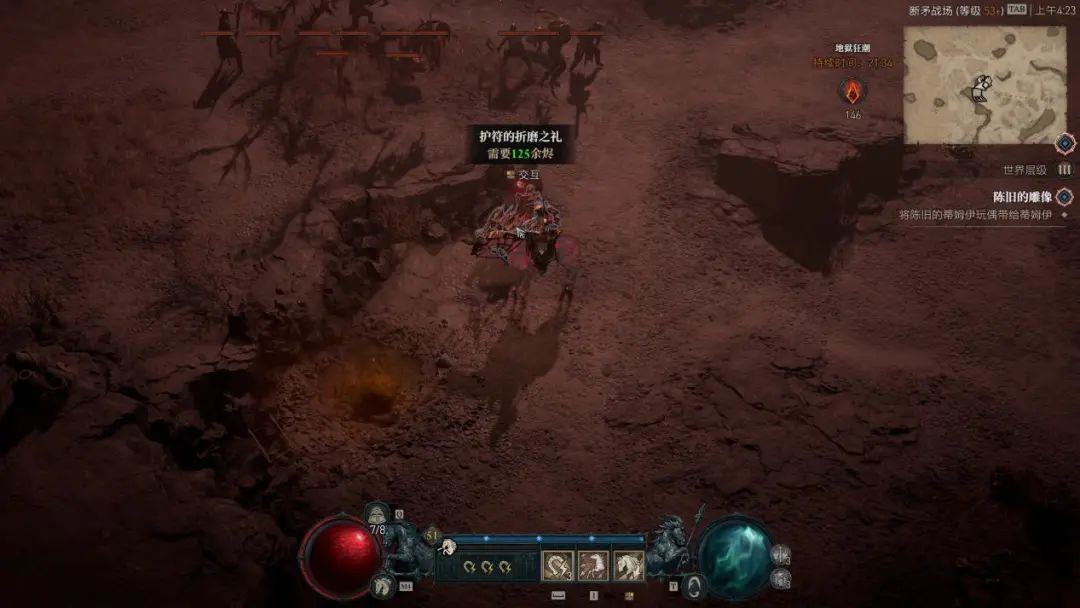Click the horse head icon below health orb
1080x608 pixels.
[x=380, y=587]
